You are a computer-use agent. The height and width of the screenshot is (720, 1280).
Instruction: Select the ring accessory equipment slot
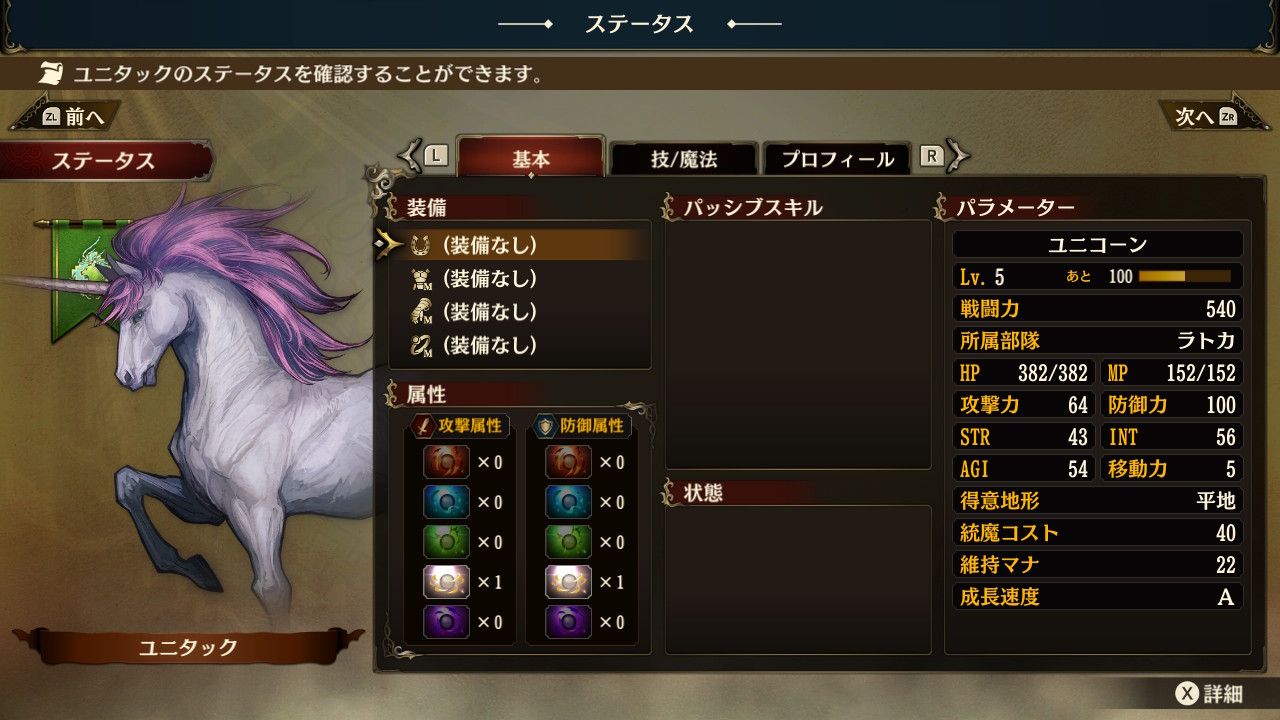click(490, 346)
